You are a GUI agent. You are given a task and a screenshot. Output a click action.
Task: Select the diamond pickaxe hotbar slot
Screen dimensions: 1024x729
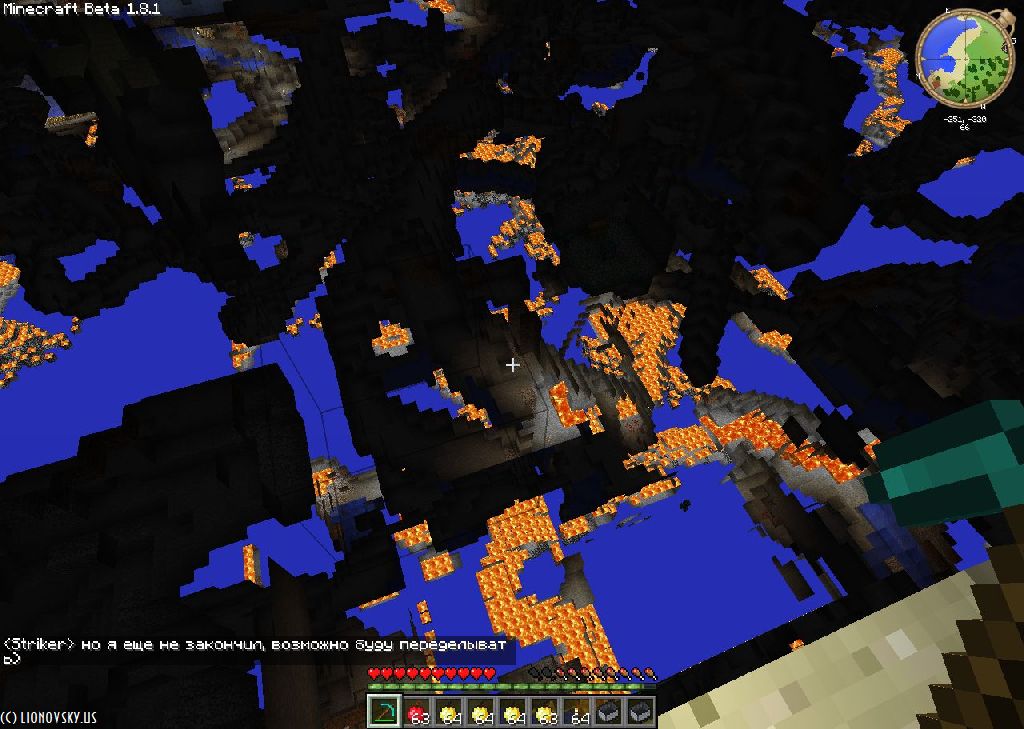pyautogui.click(x=385, y=712)
